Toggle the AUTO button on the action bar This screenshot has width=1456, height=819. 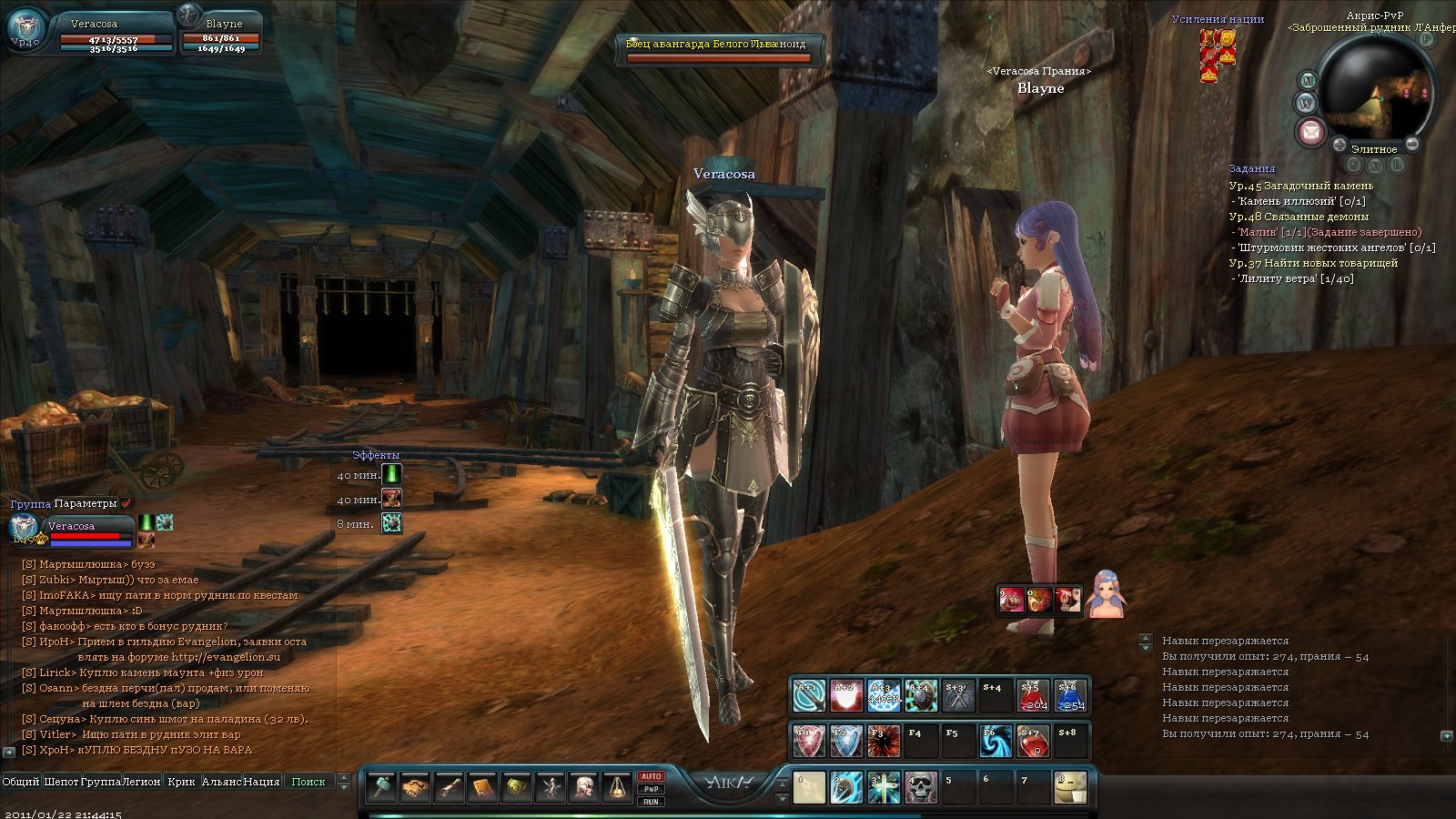tap(651, 776)
